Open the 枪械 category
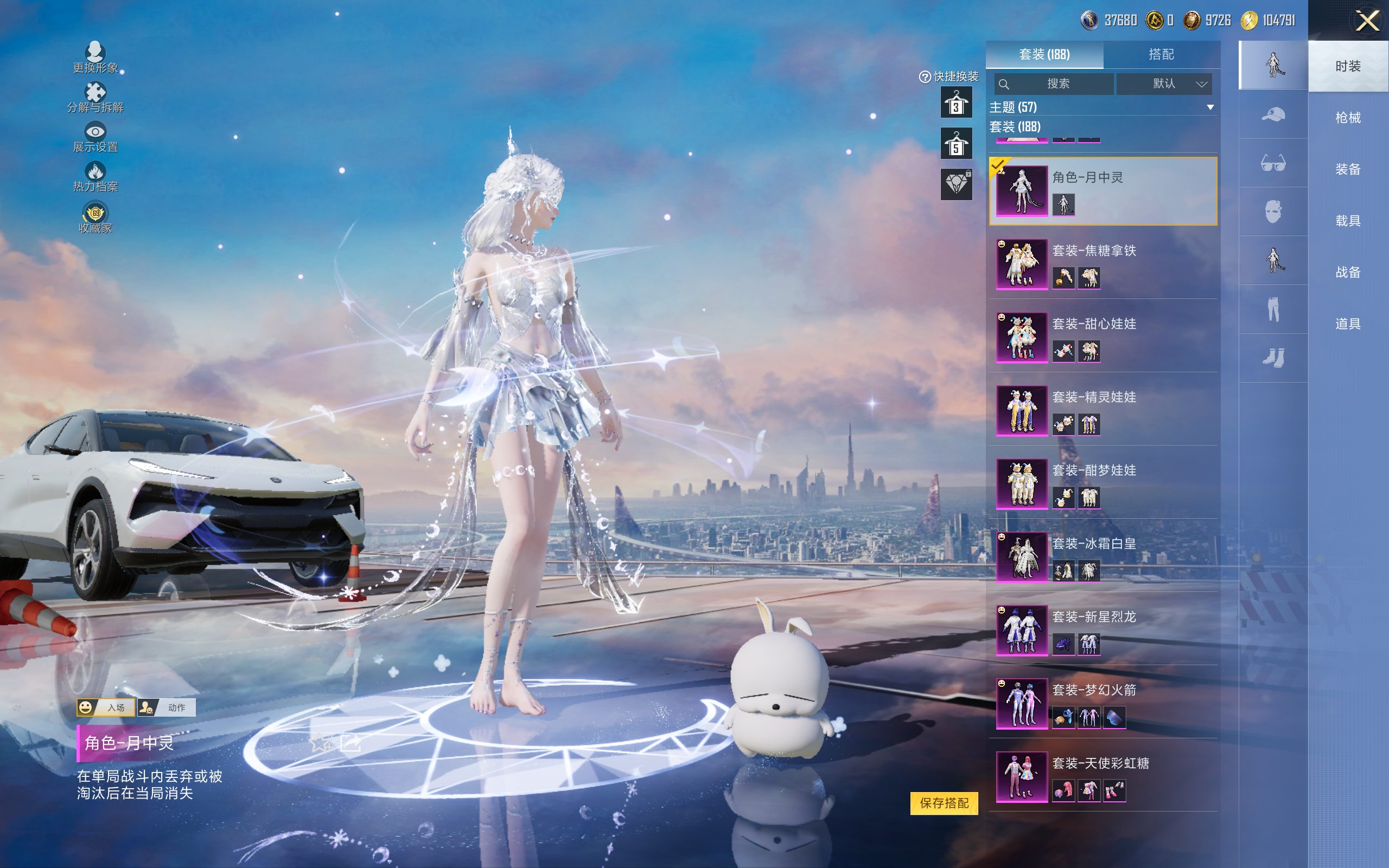The width and height of the screenshot is (1389, 868). tap(1347, 118)
